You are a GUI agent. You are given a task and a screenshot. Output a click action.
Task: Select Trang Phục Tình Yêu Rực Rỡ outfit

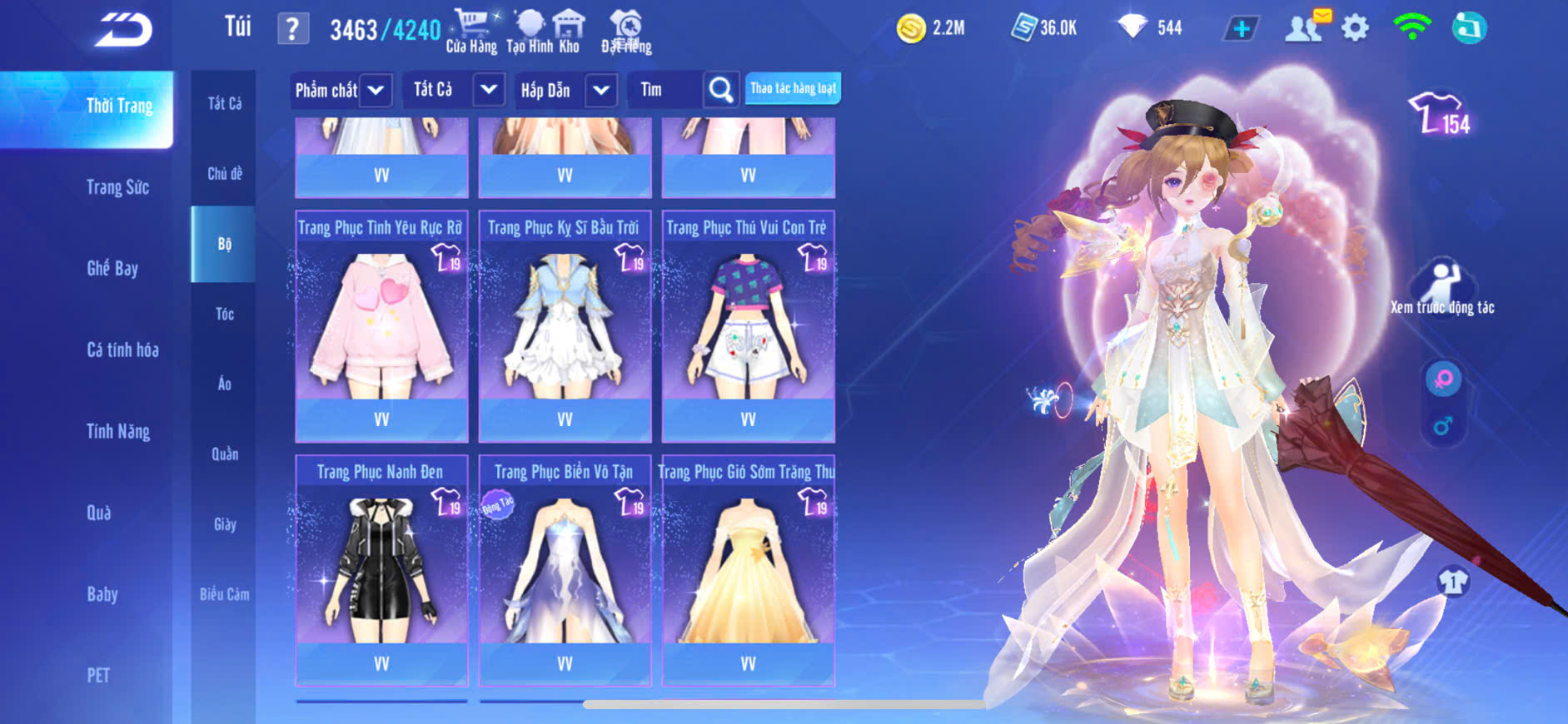(381, 326)
